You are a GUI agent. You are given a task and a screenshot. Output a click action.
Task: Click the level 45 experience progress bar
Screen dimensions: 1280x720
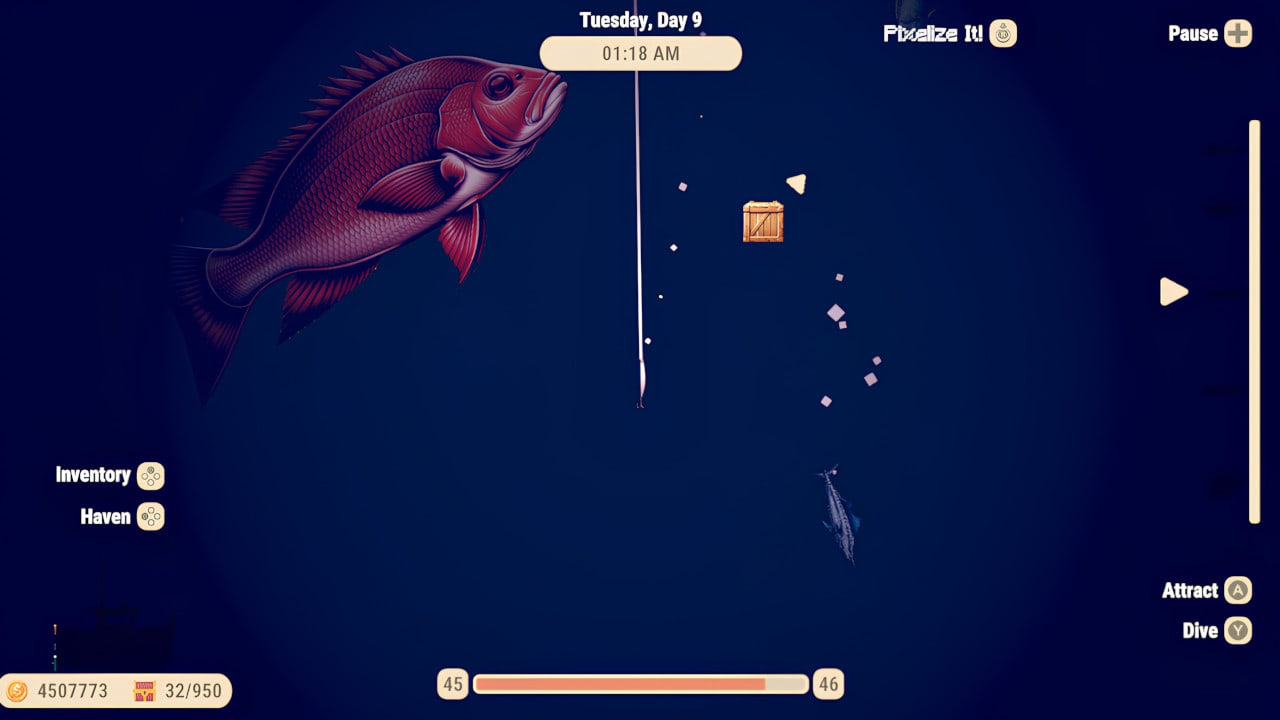pyautogui.click(x=640, y=684)
